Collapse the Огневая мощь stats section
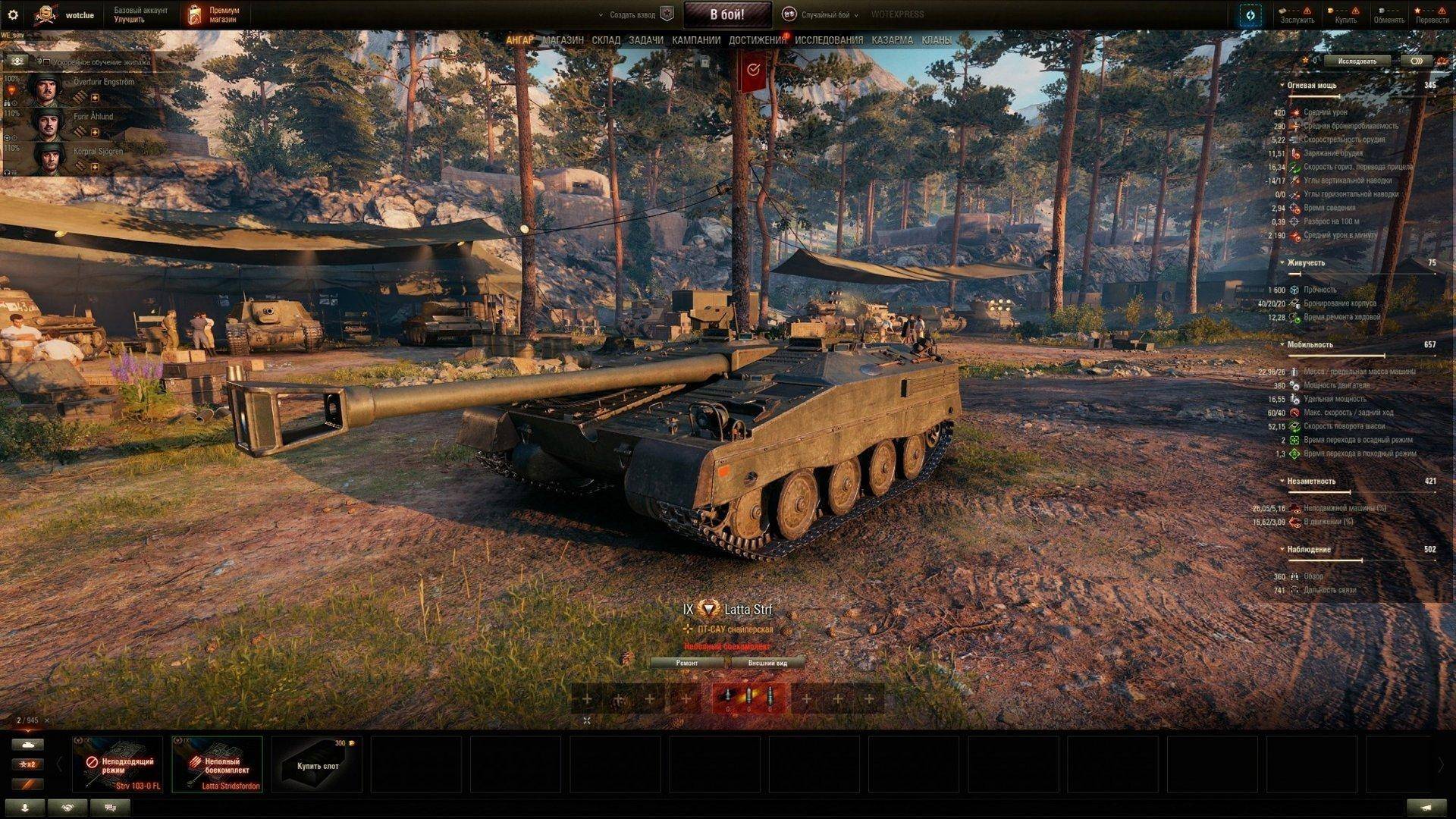The height and width of the screenshot is (819, 1456). [x=1283, y=86]
